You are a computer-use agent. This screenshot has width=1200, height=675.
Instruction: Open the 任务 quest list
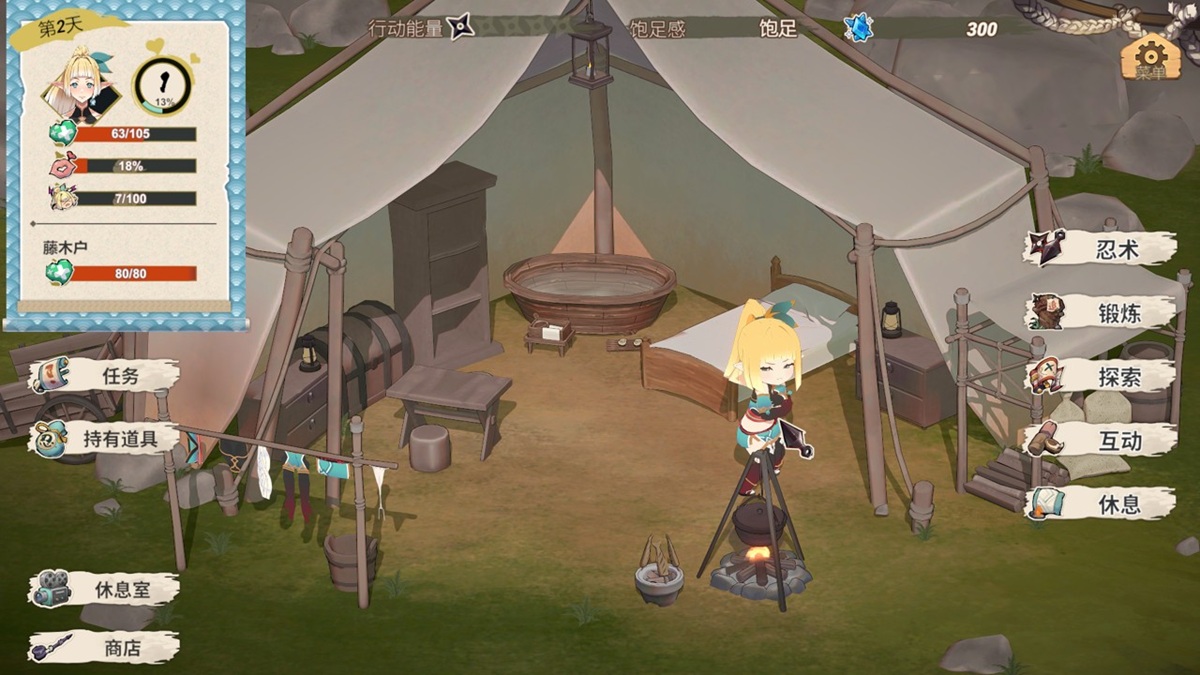(x=105, y=376)
